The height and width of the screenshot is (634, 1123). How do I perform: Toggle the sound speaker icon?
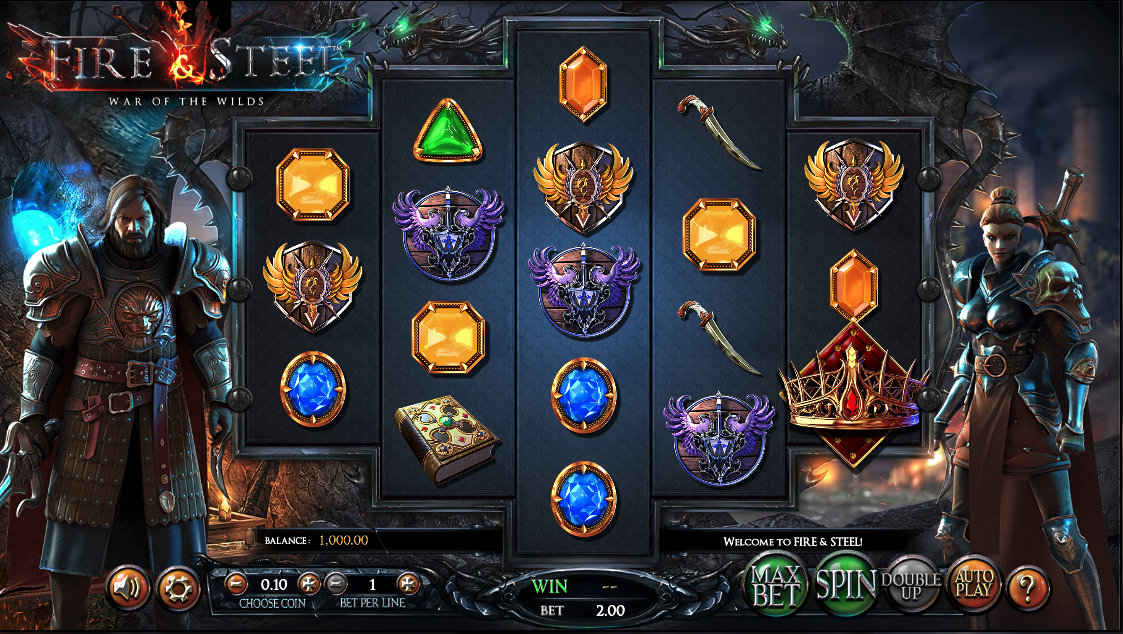pyautogui.click(x=128, y=588)
